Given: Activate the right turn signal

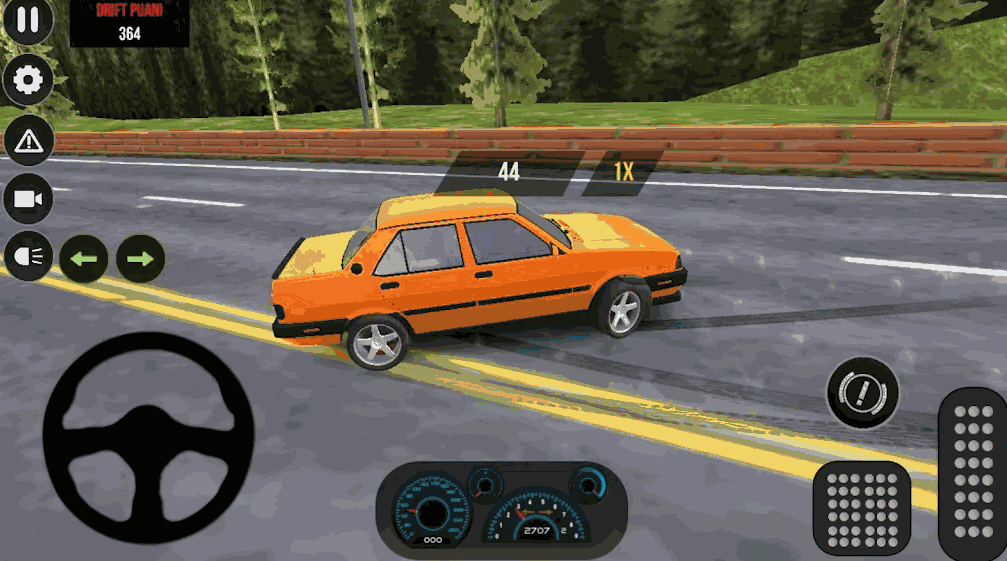Looking at the screenshot, I should (141, 259).
